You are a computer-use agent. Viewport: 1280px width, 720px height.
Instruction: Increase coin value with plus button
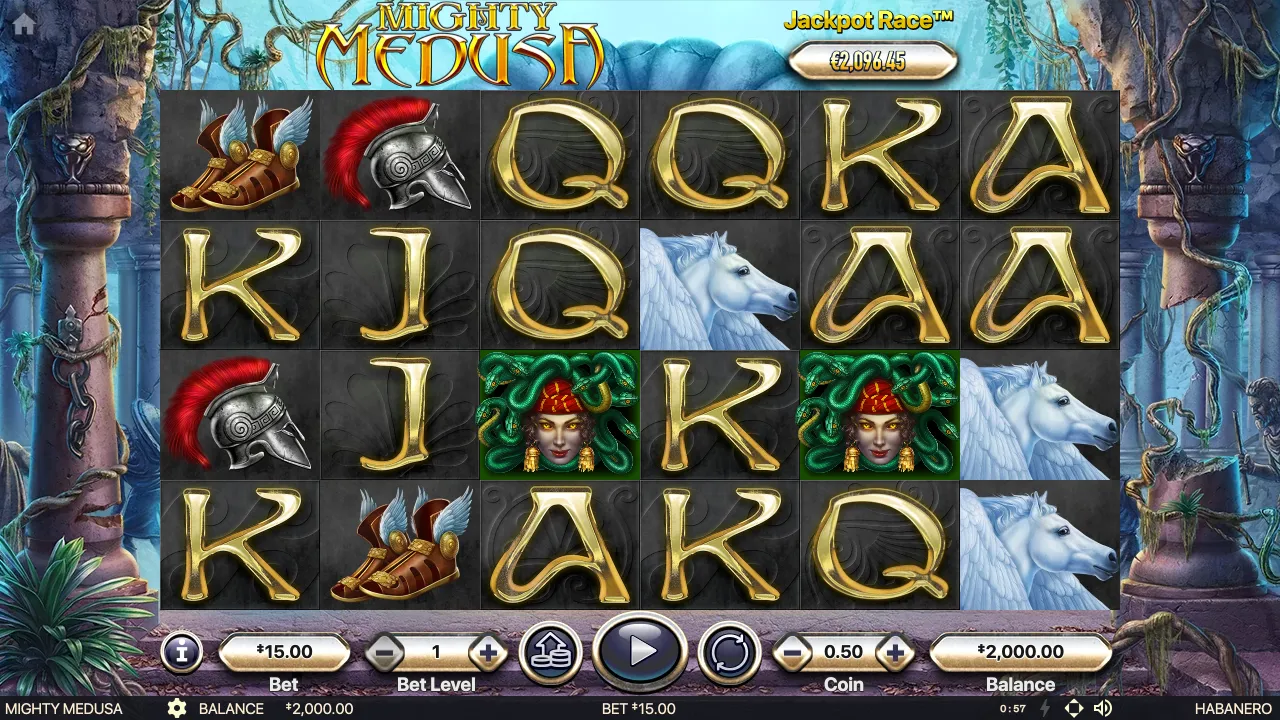(895, 651)
